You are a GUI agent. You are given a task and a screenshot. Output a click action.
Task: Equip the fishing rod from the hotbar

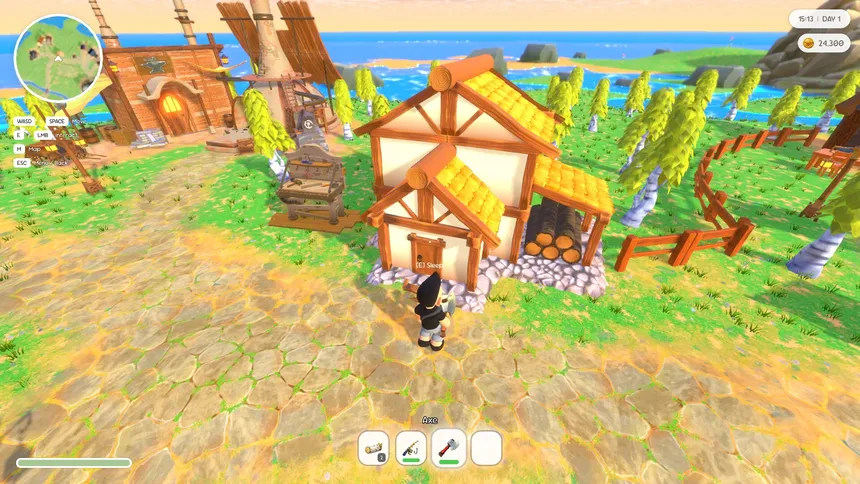(411, 447)
